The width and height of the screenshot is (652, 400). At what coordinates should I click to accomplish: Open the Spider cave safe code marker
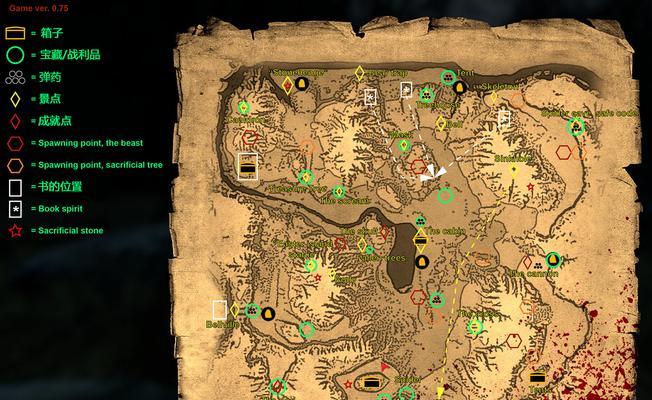pos(576,126)
